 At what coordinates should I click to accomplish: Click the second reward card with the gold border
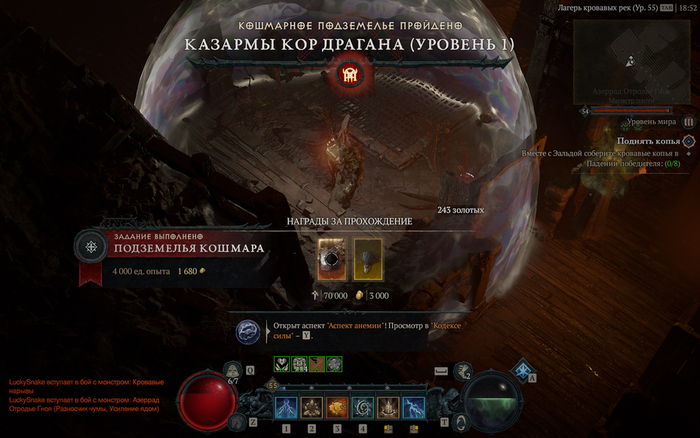367,259
